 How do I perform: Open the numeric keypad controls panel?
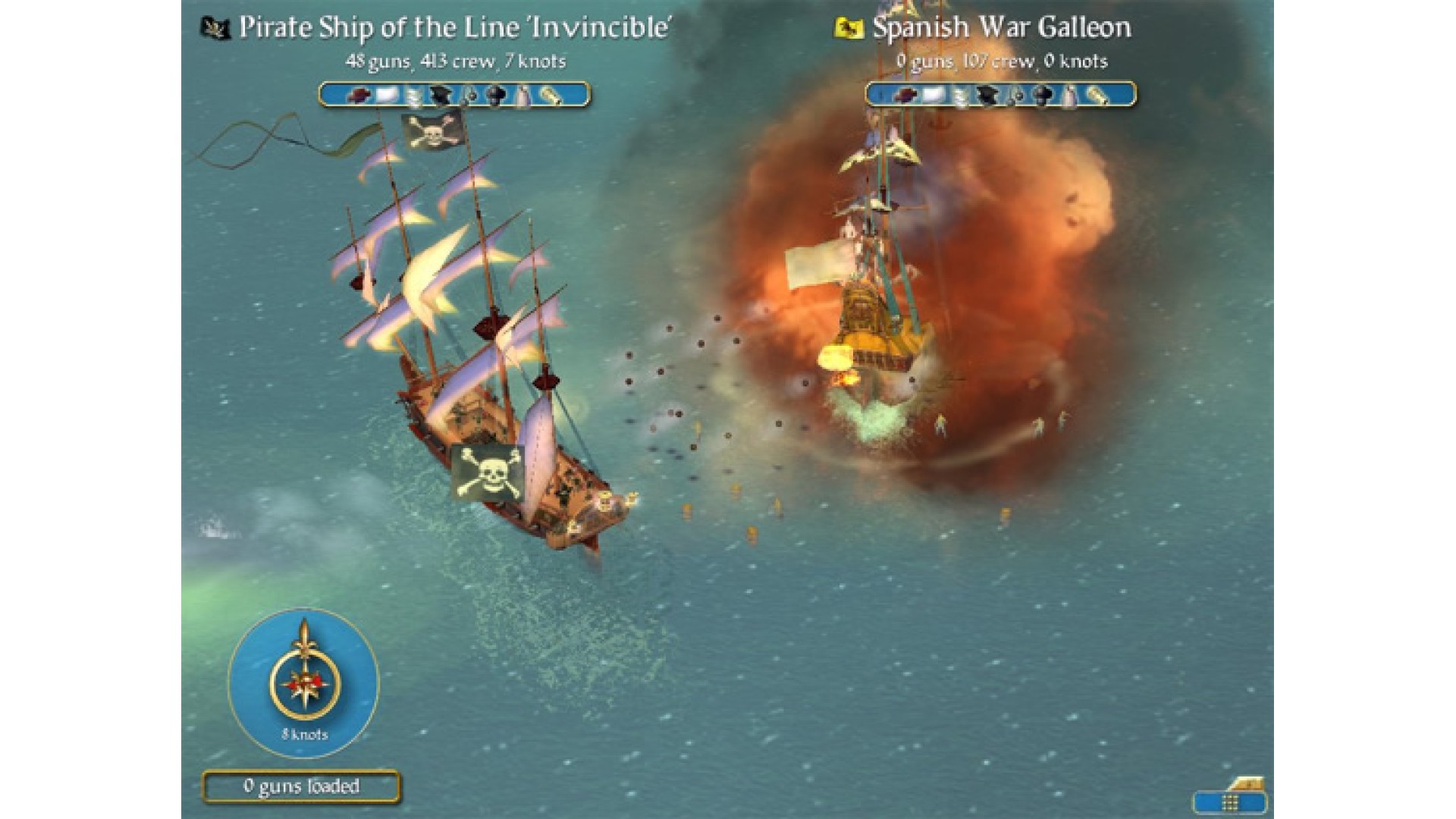1229,802
